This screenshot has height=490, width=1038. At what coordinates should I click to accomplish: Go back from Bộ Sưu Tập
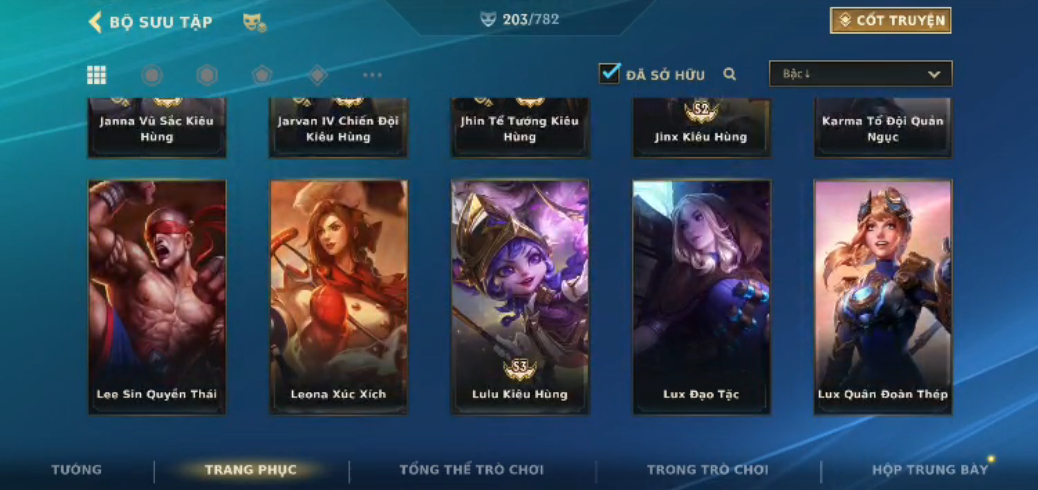pyautogui.click(x=96, y=22)
